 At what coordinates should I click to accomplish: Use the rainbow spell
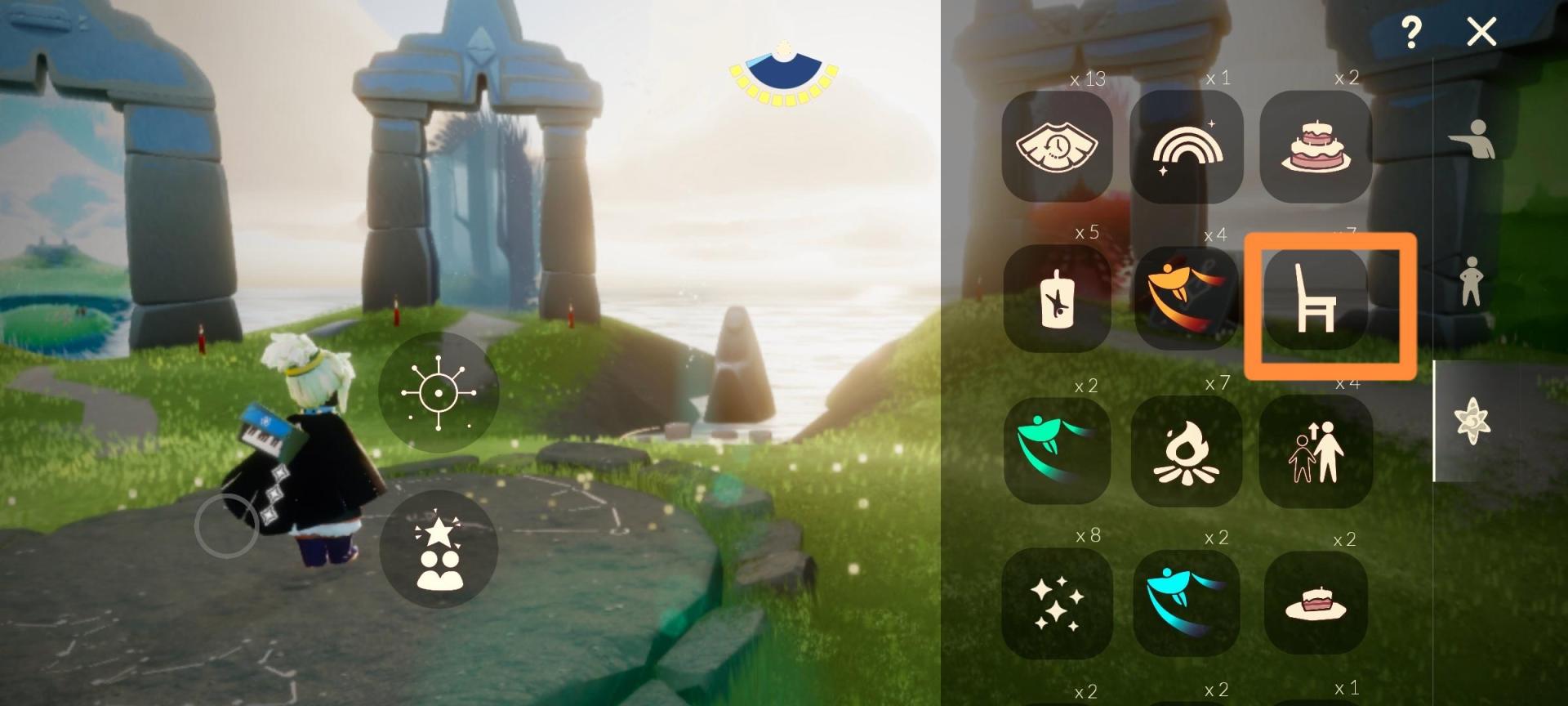(1186, 147)
